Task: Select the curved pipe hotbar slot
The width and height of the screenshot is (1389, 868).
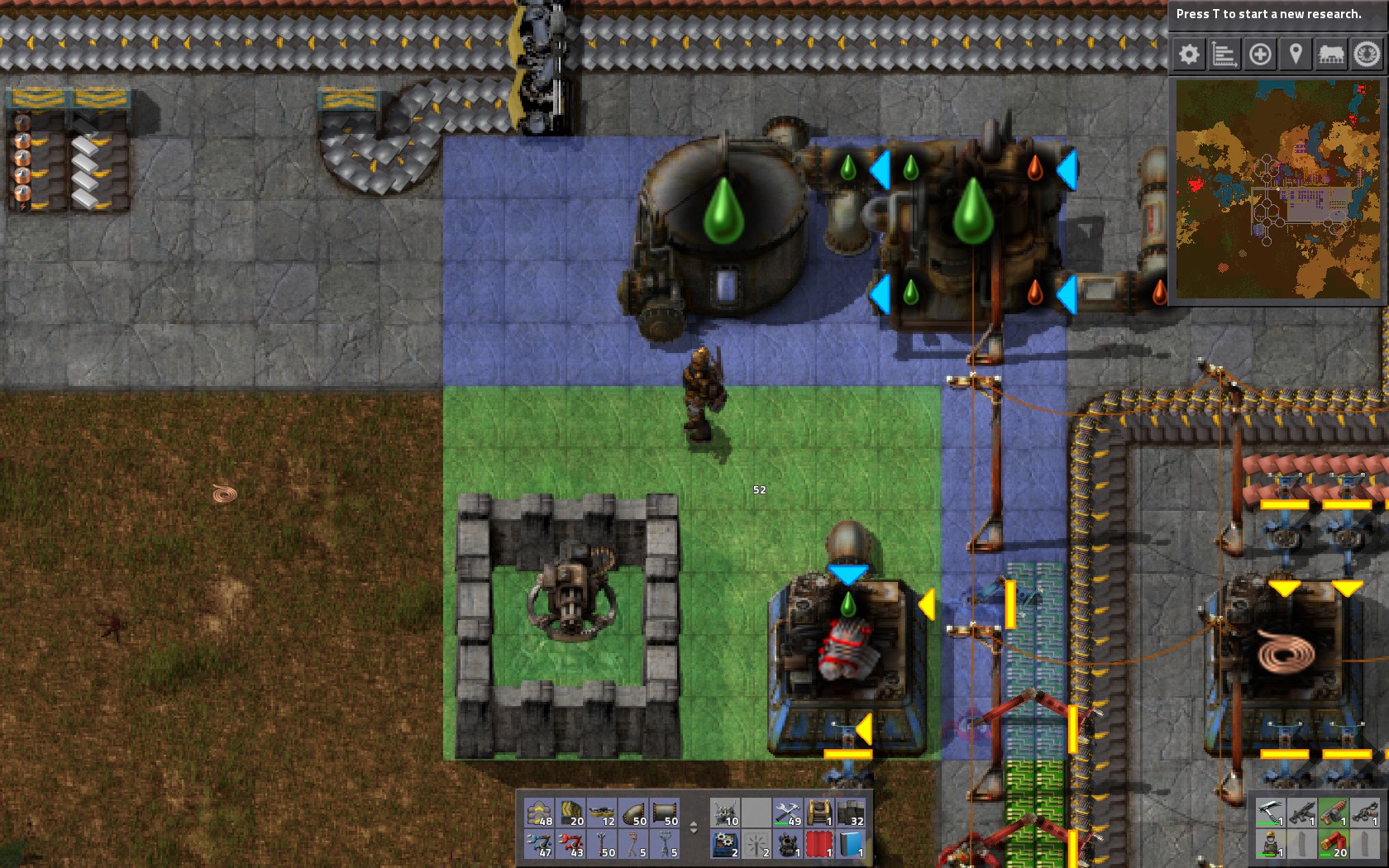Action: pos(634,813)
